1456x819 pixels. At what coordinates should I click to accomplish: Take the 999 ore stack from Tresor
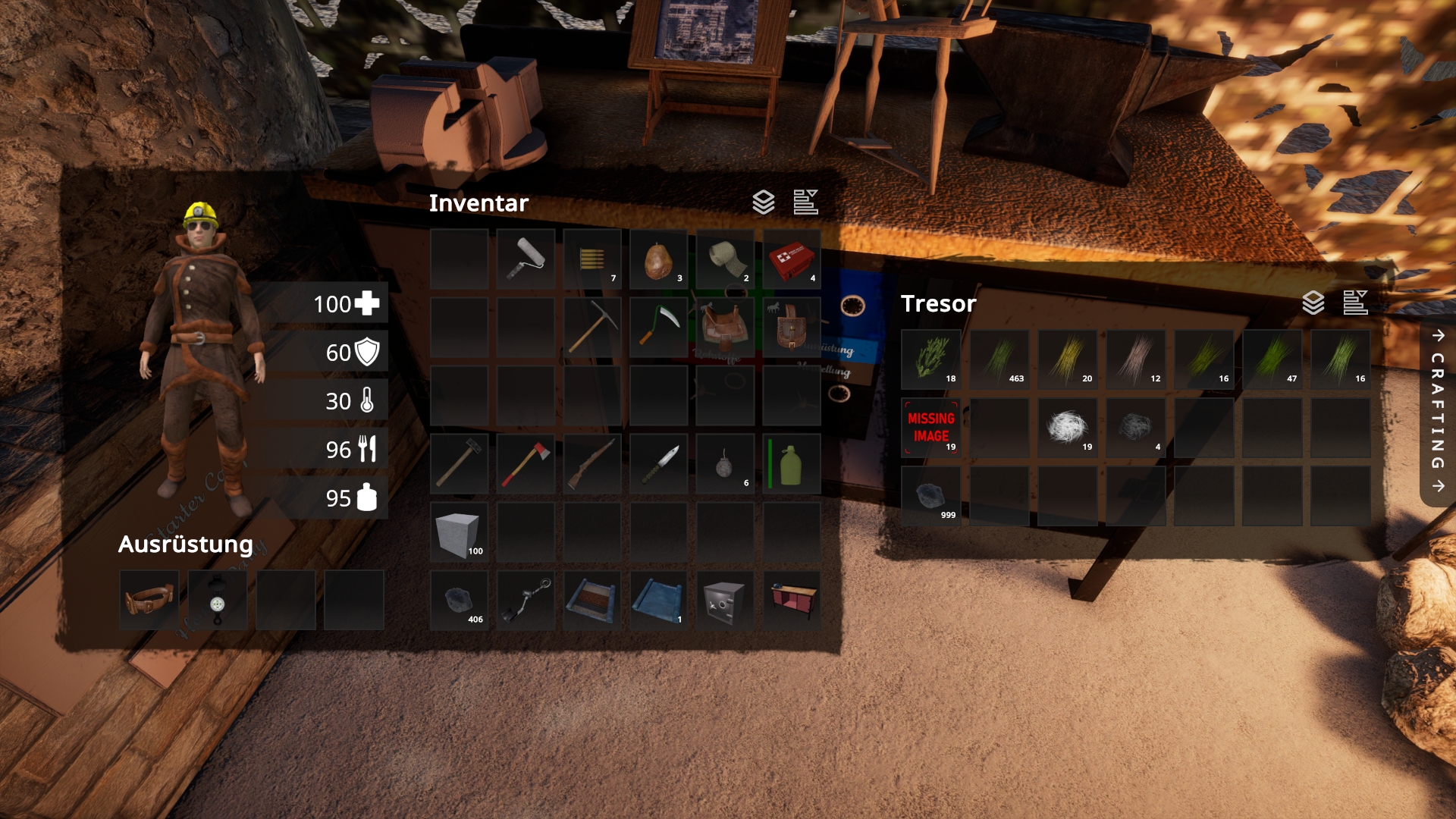pyautogui.click(x=931, y=496)
